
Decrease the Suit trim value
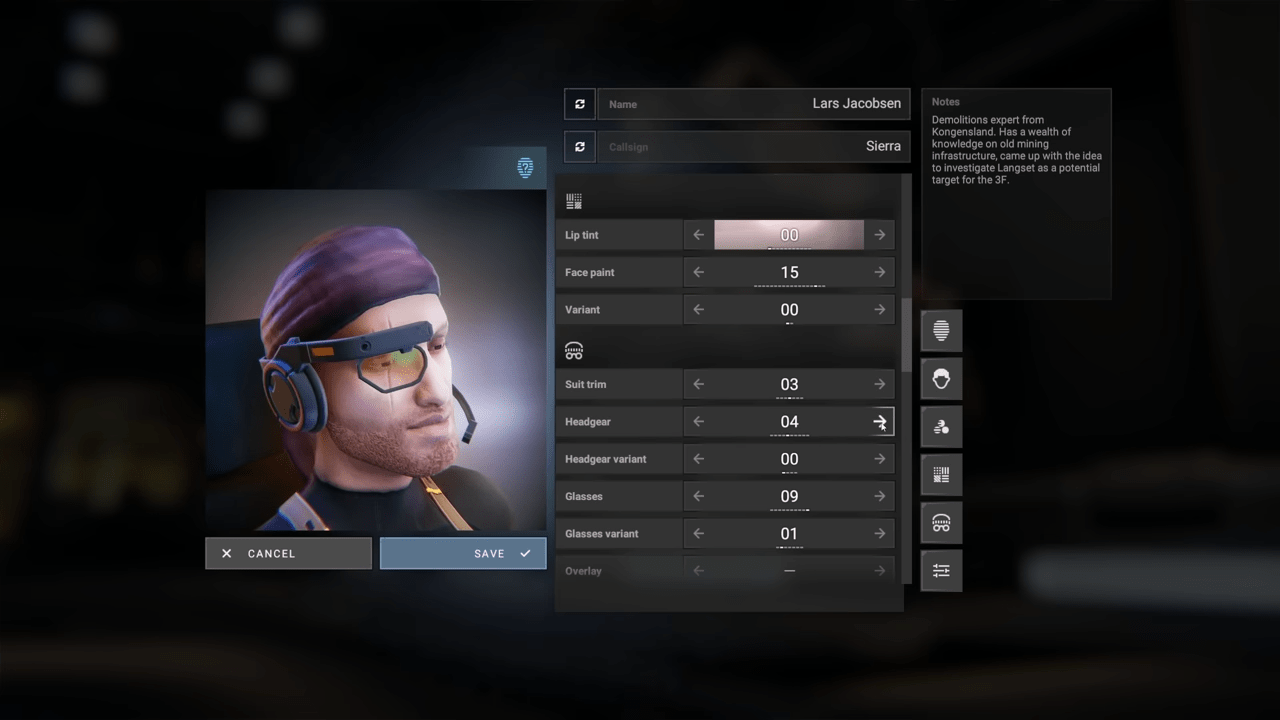click(698, 384)
